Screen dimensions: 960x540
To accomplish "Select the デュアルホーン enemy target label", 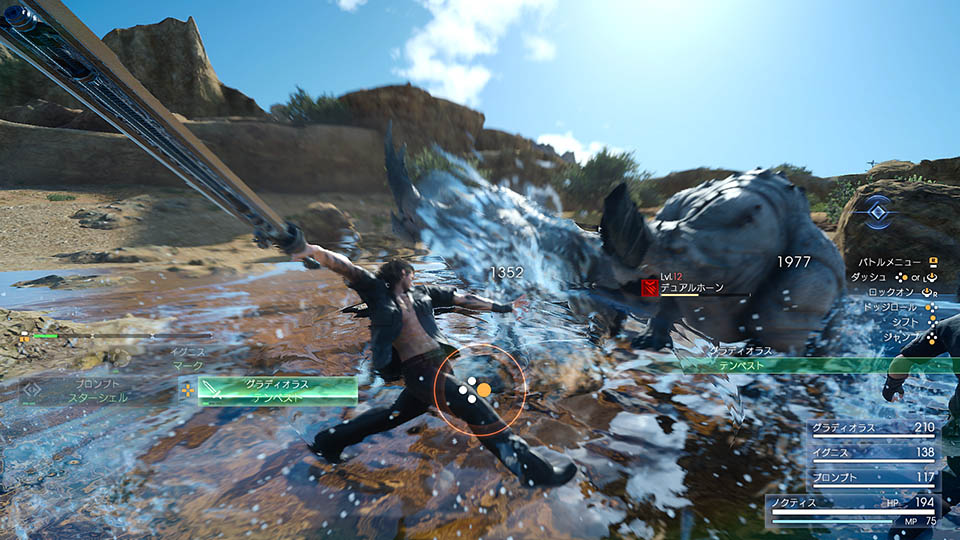I will [x=688, y=288].
